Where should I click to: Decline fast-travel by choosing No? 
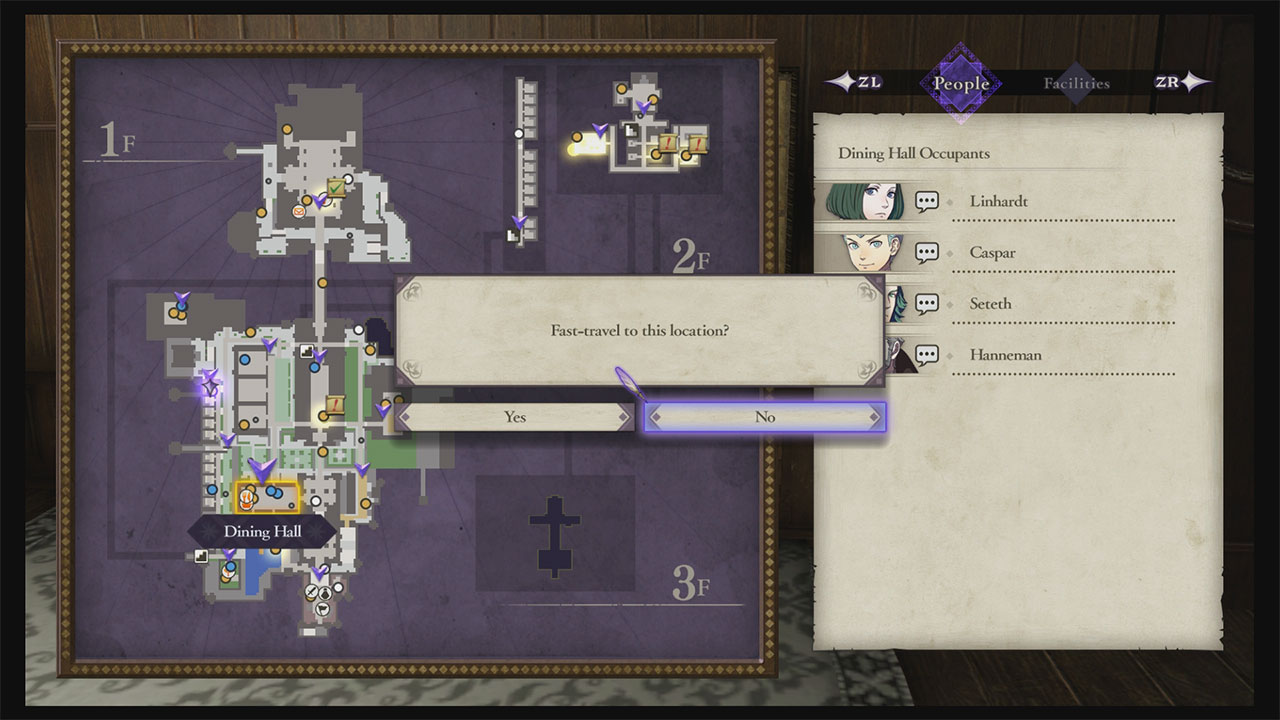click(765, 417)
